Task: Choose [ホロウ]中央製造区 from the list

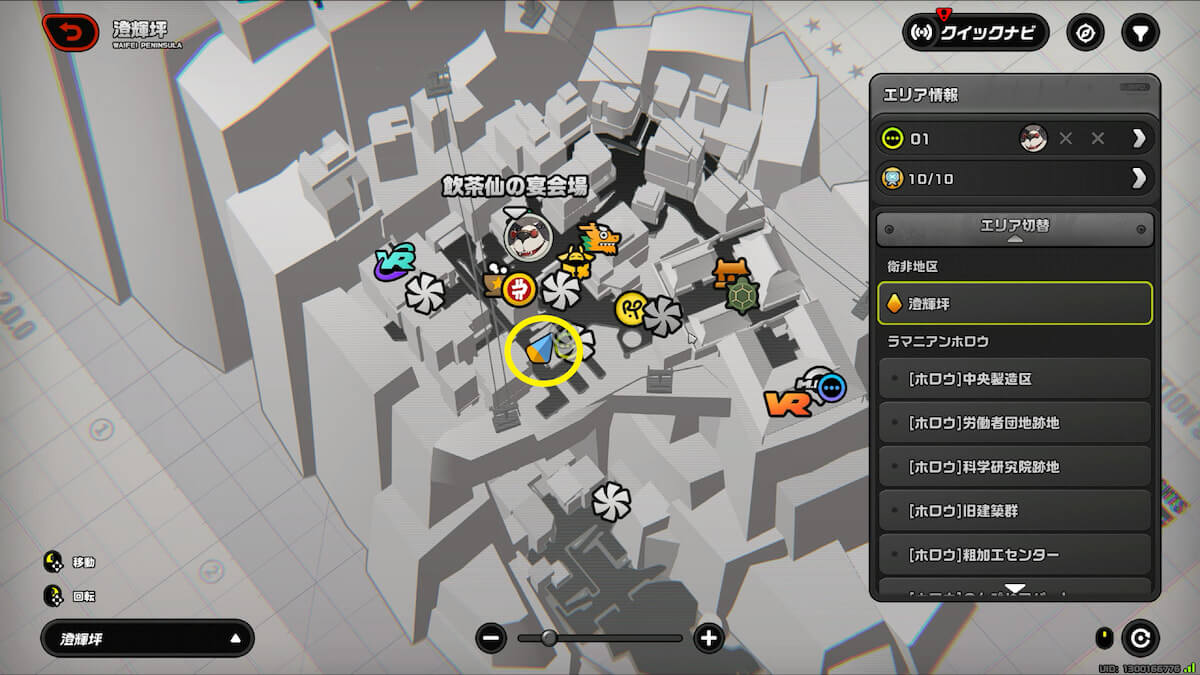Action: [x=1014, y=379]
